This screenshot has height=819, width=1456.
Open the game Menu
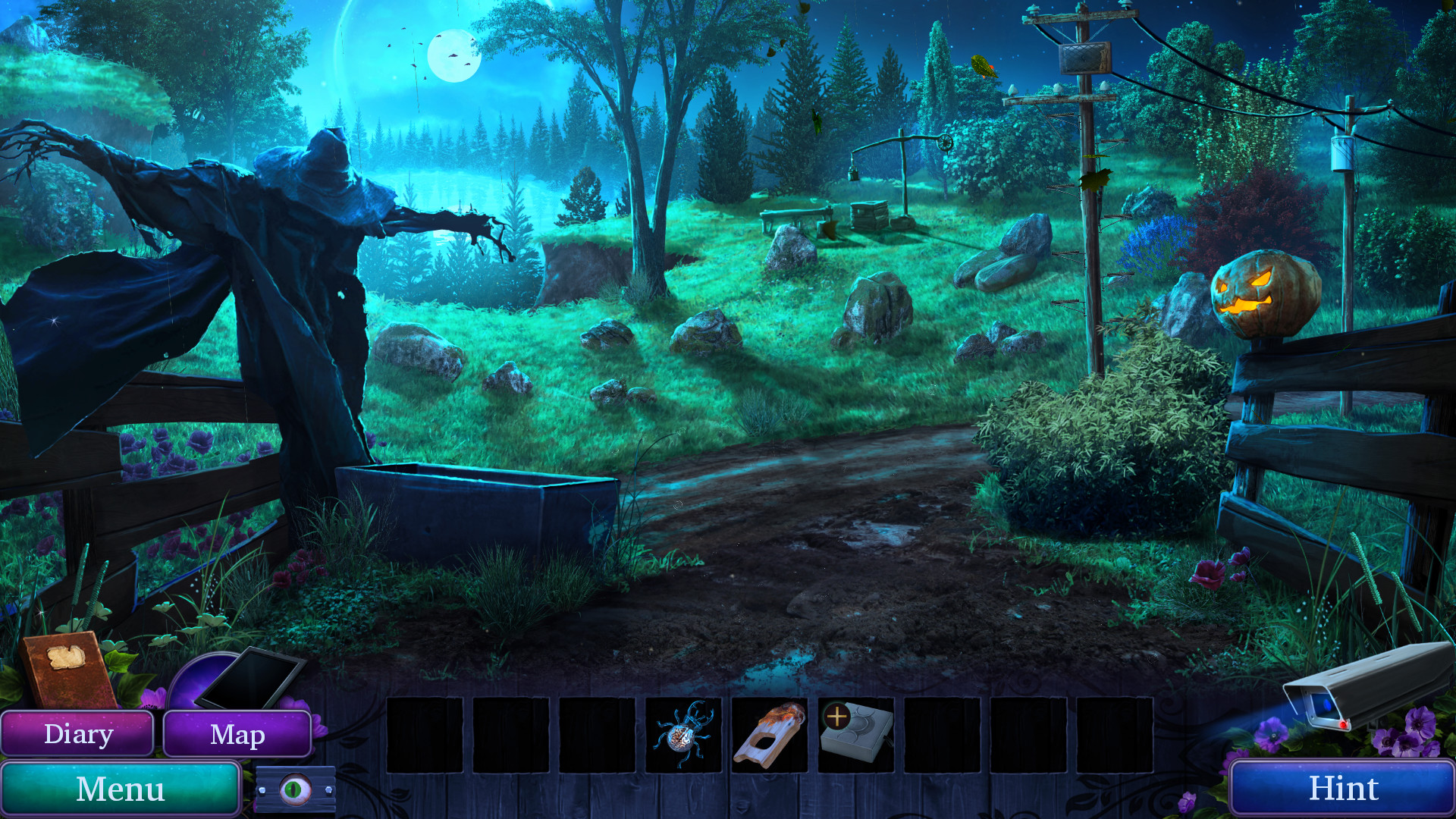[121, 789]
